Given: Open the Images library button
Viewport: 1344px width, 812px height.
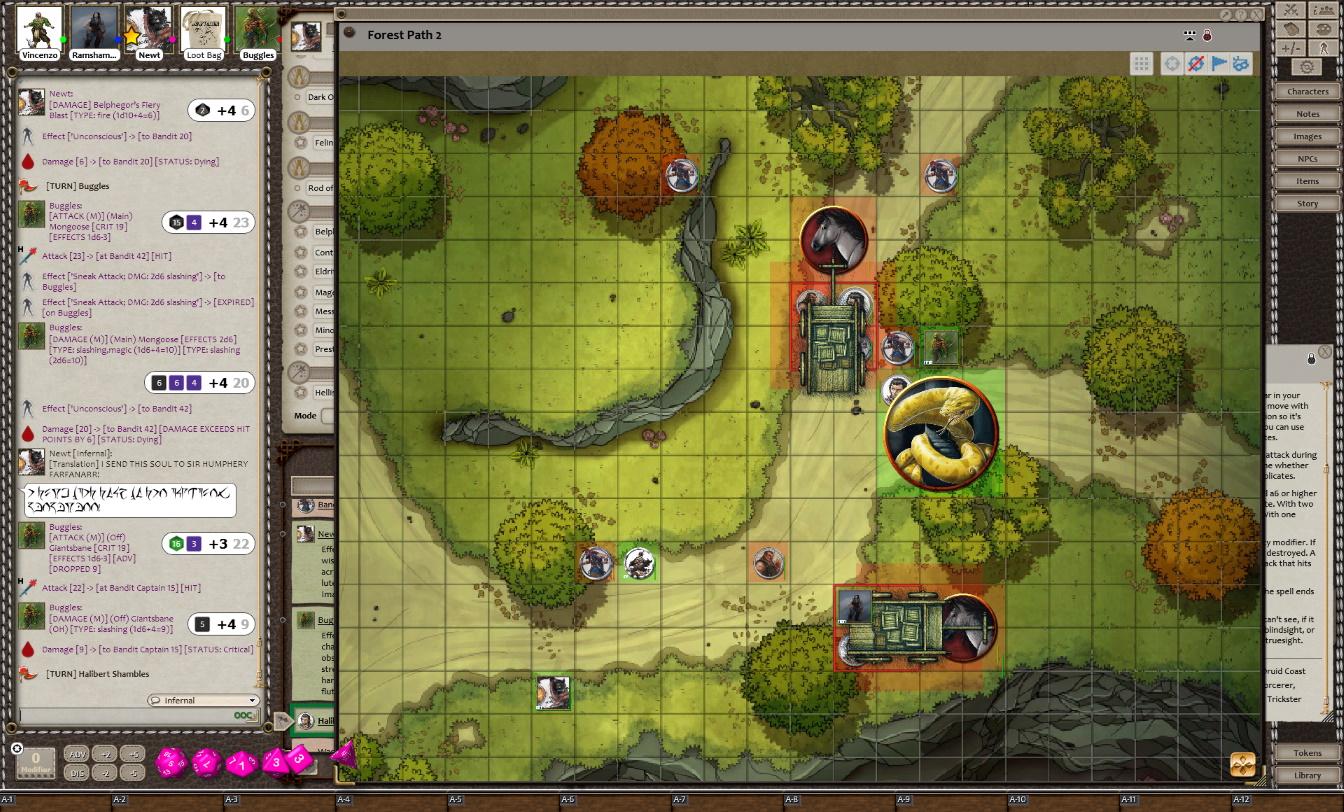Looking at the screenshot, I should [x=1307, y=136].
